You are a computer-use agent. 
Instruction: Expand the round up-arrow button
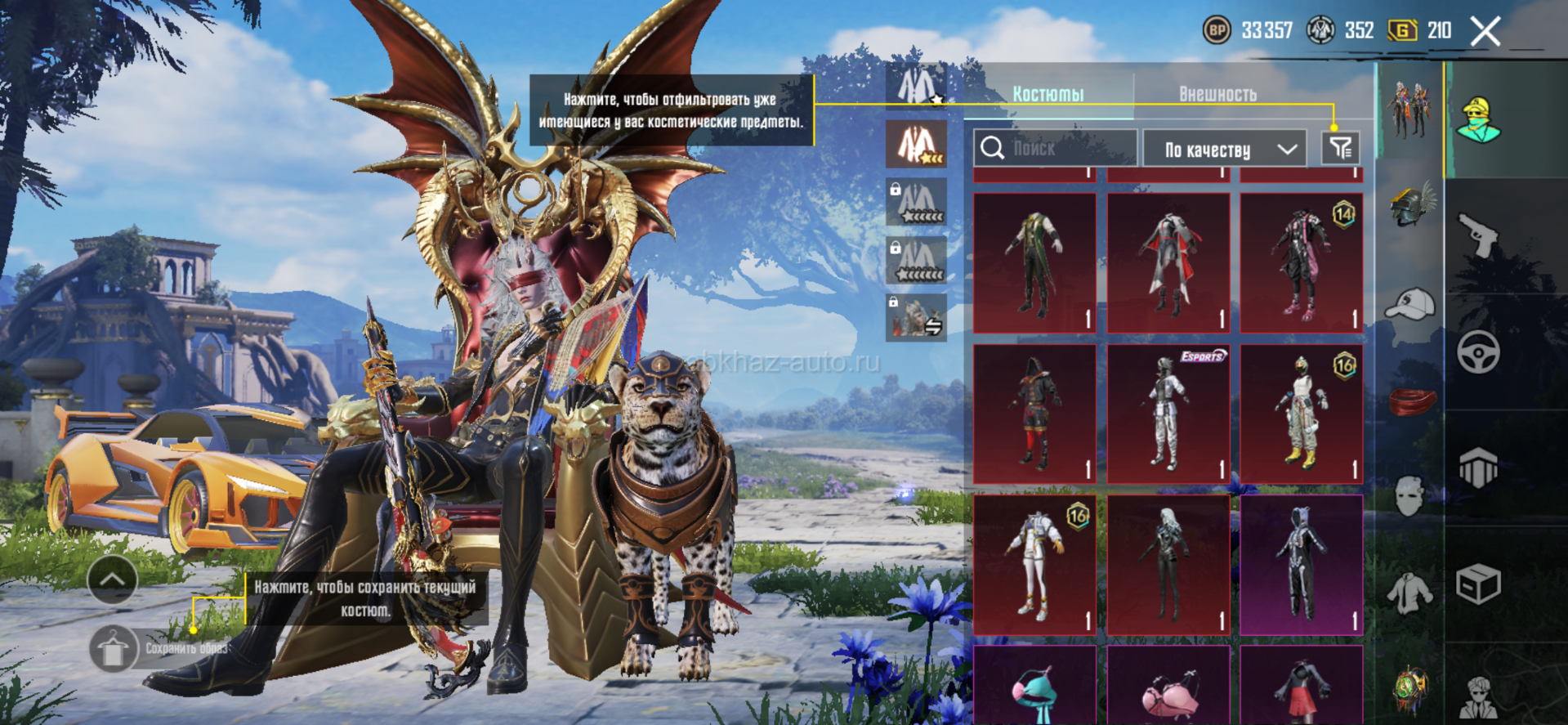(x=112, y=580)
